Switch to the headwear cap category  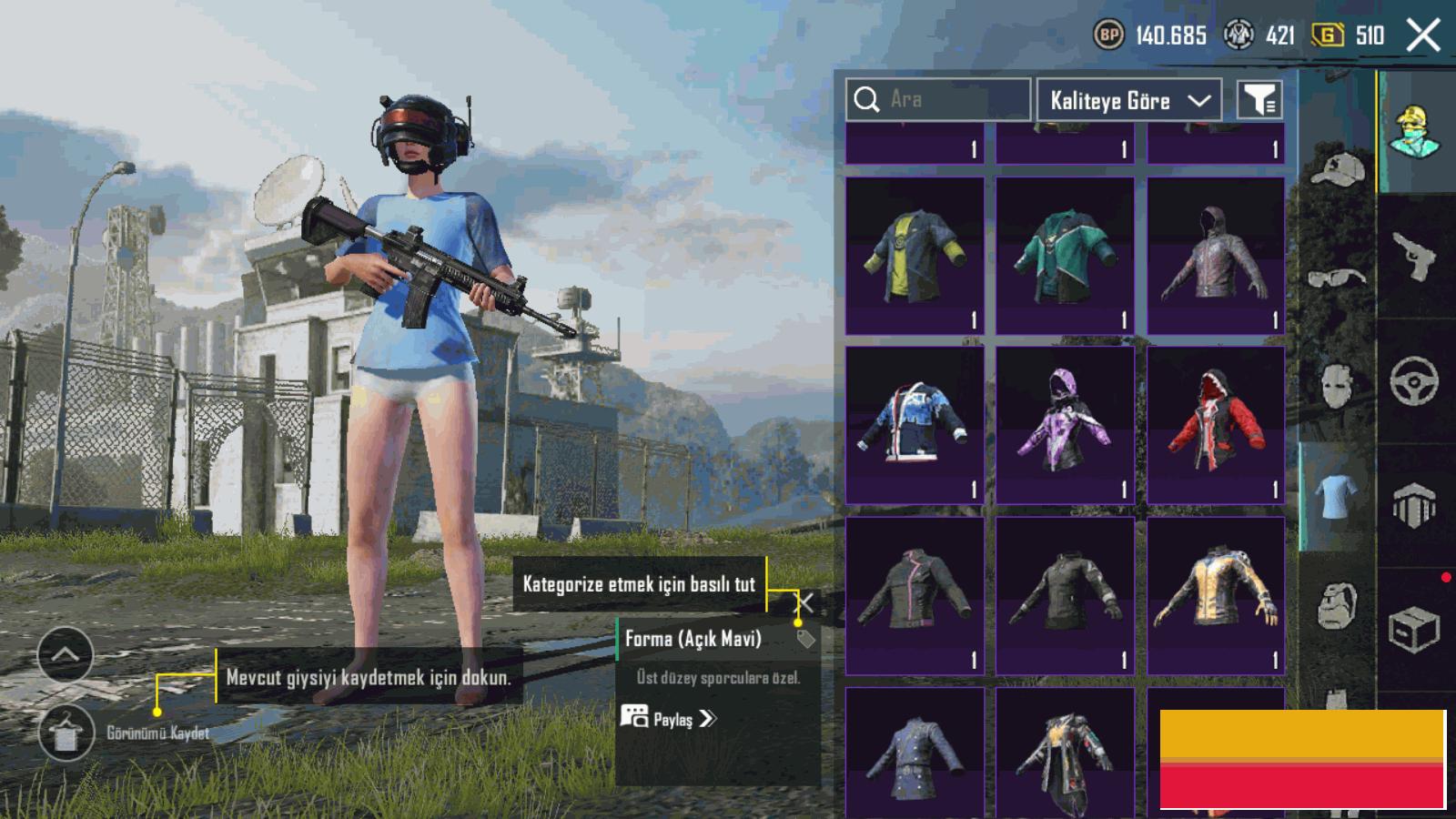(1337, 169)
